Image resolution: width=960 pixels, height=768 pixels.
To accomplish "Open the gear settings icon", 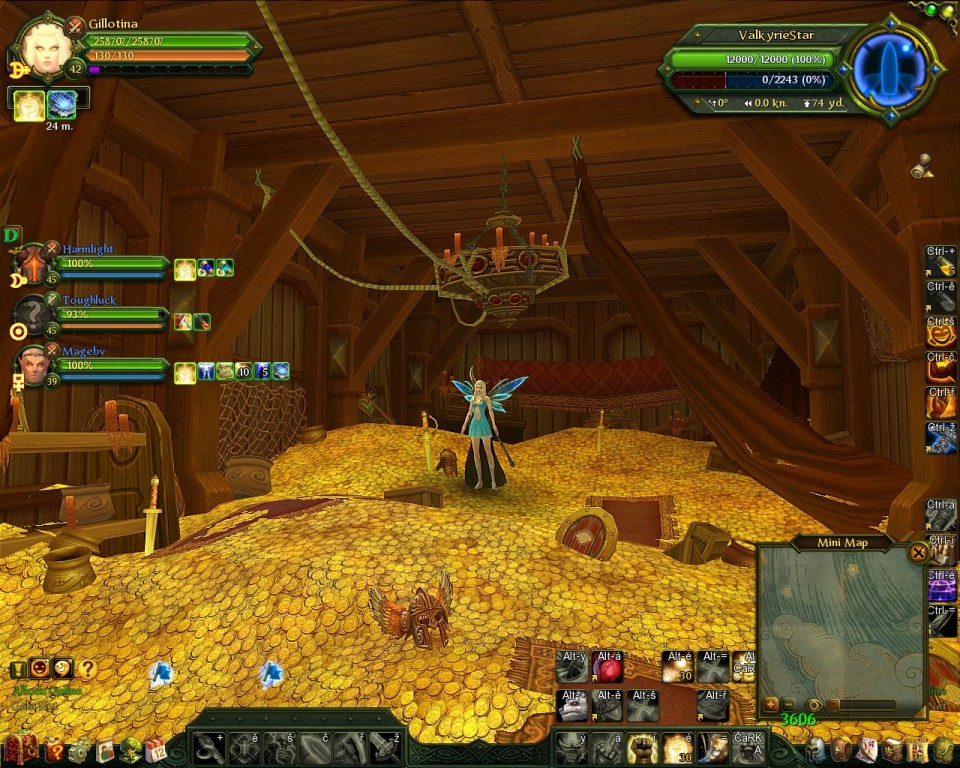I will coord(78,749).
